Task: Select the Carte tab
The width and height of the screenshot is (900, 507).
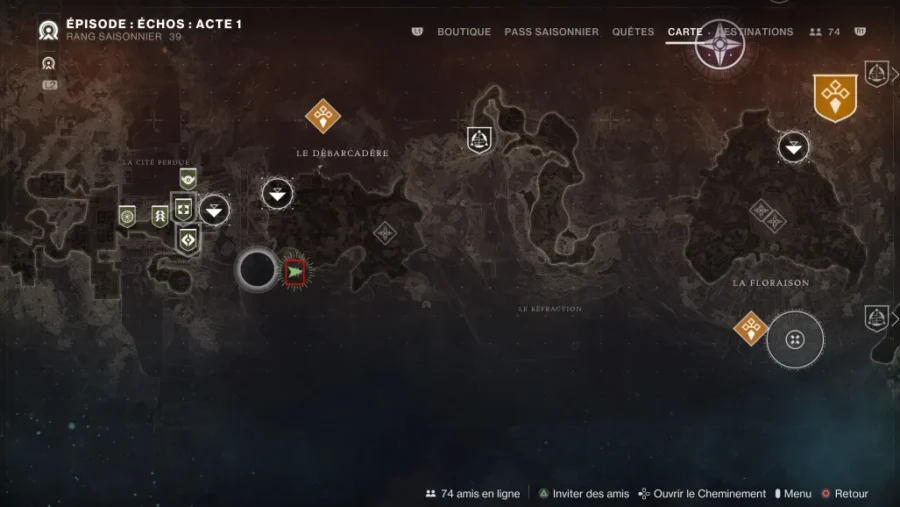Action: click(x=685, y=32)
